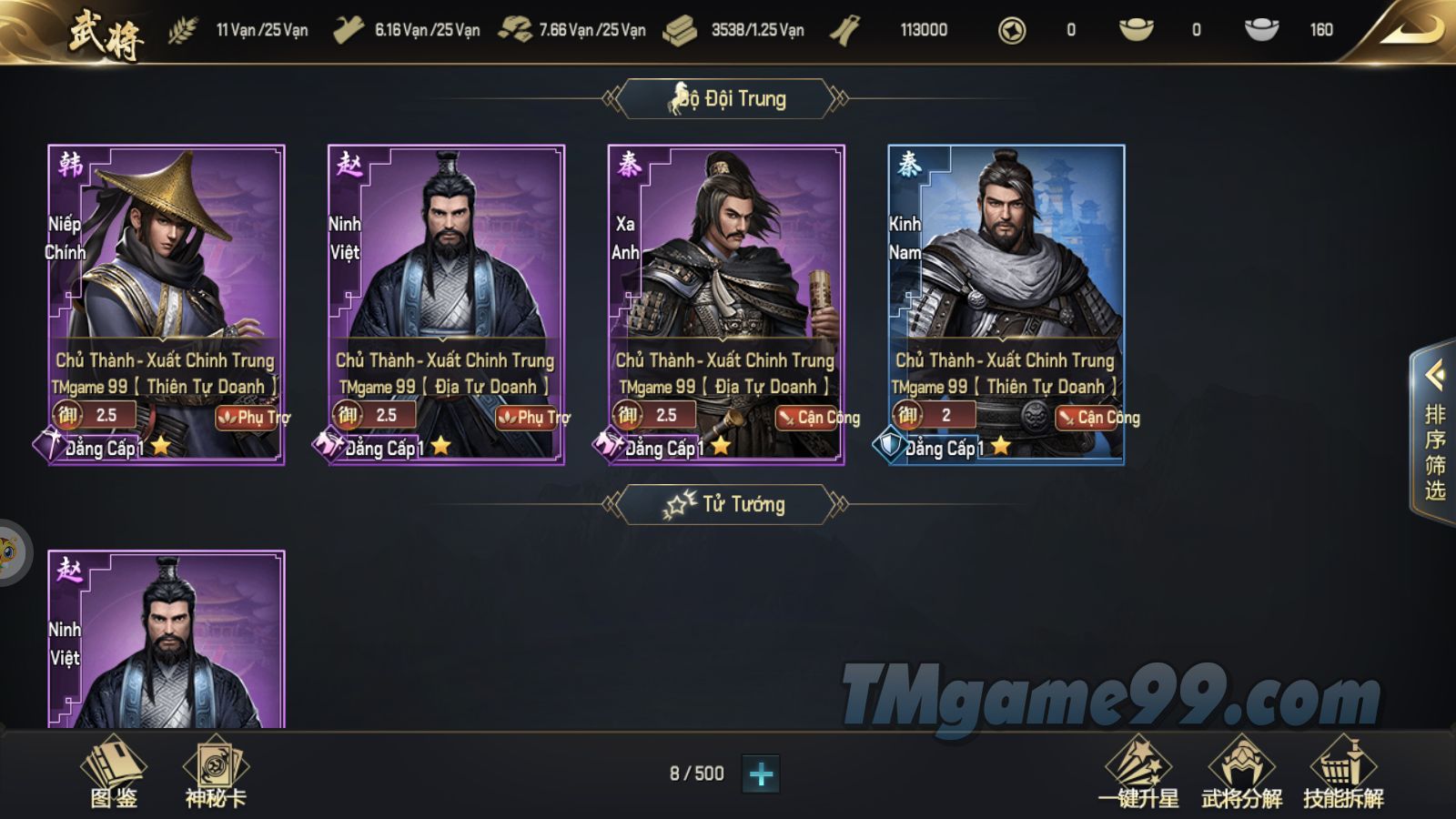This screenshot has height=819, width=1456.
Task: Open the 图鉴 codex
Action: [114, 773]
